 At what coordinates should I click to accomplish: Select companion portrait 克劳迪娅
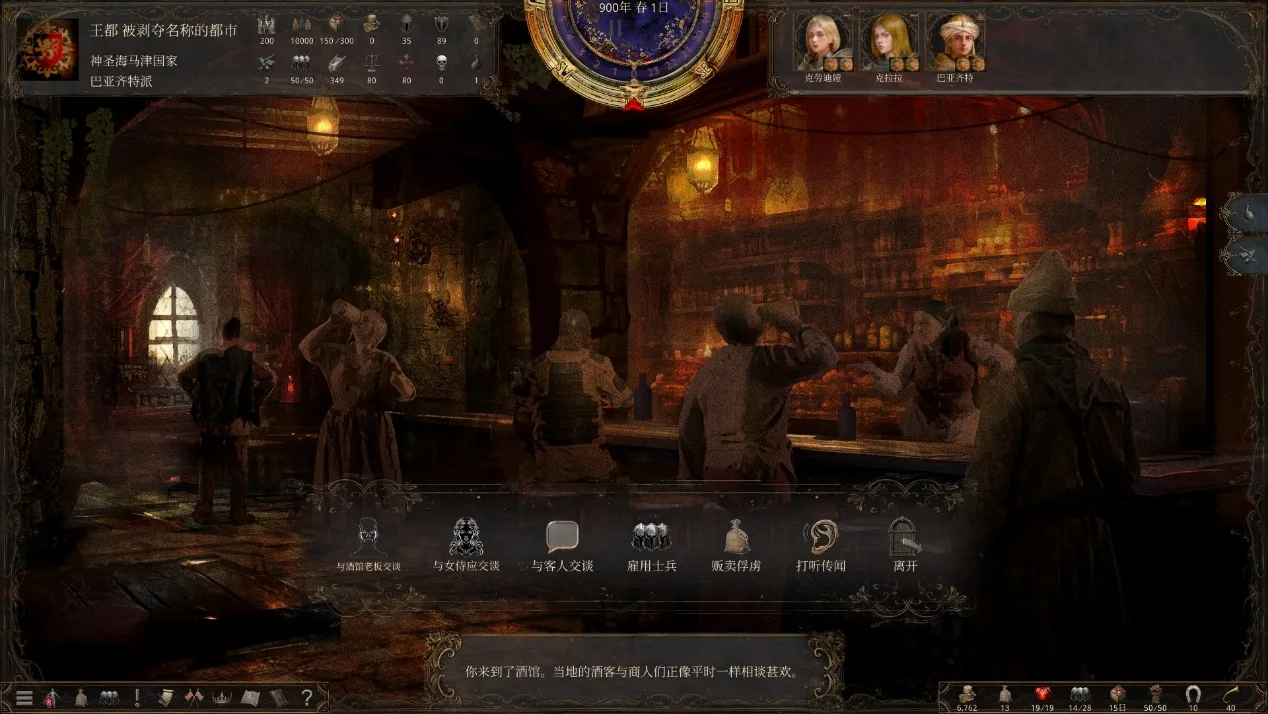(823, 40)
